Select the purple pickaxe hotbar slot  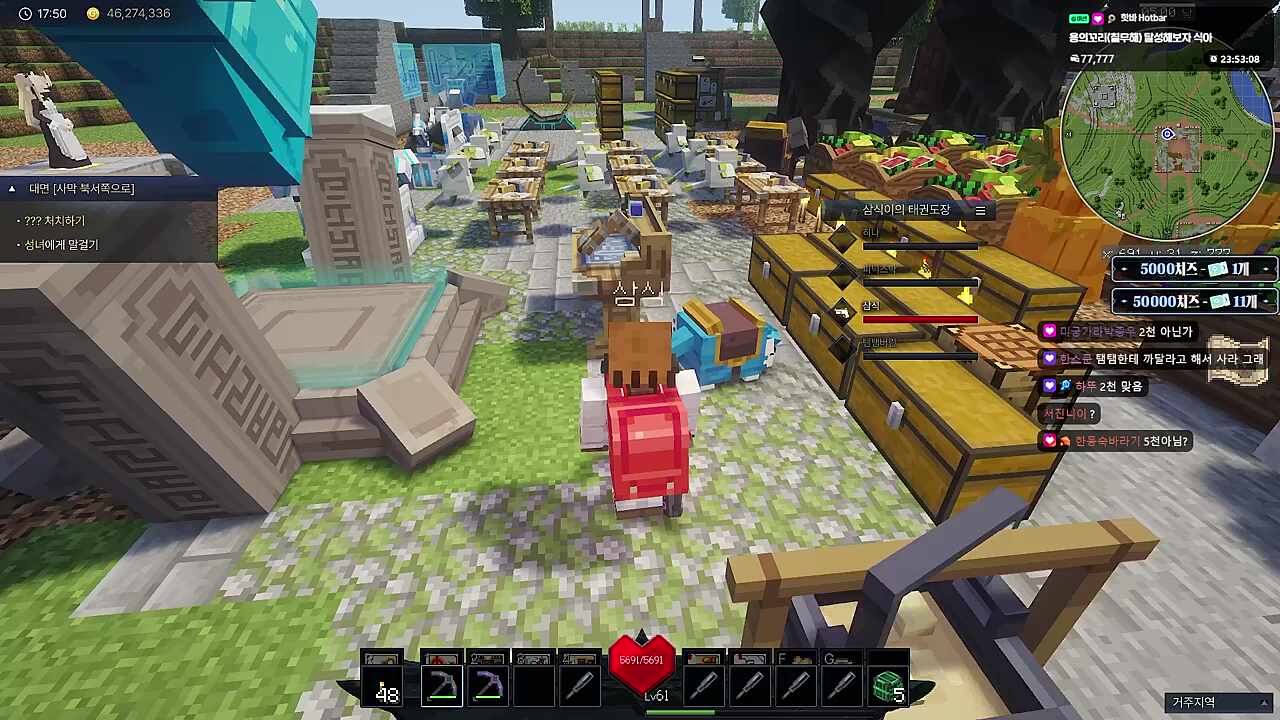(x=487, y=686)
